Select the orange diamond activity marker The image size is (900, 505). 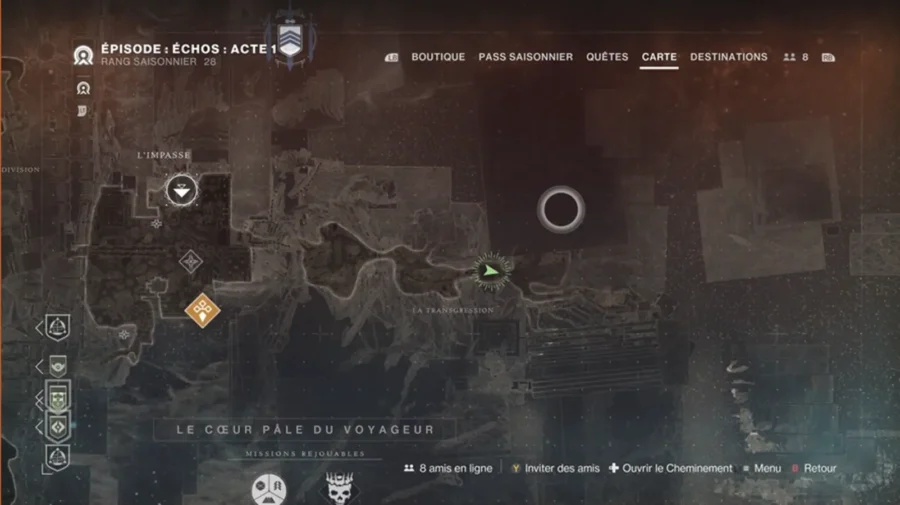coord(203,309)
